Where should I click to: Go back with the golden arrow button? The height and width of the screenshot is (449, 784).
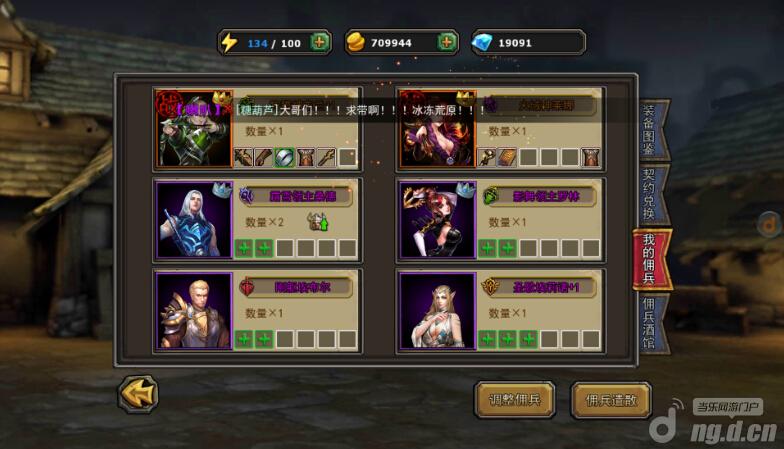(138, 393)
